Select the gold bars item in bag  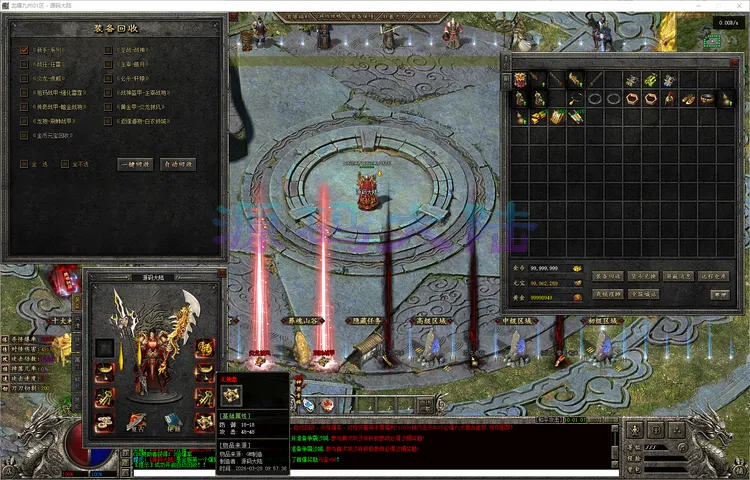[x=540, y=117]
